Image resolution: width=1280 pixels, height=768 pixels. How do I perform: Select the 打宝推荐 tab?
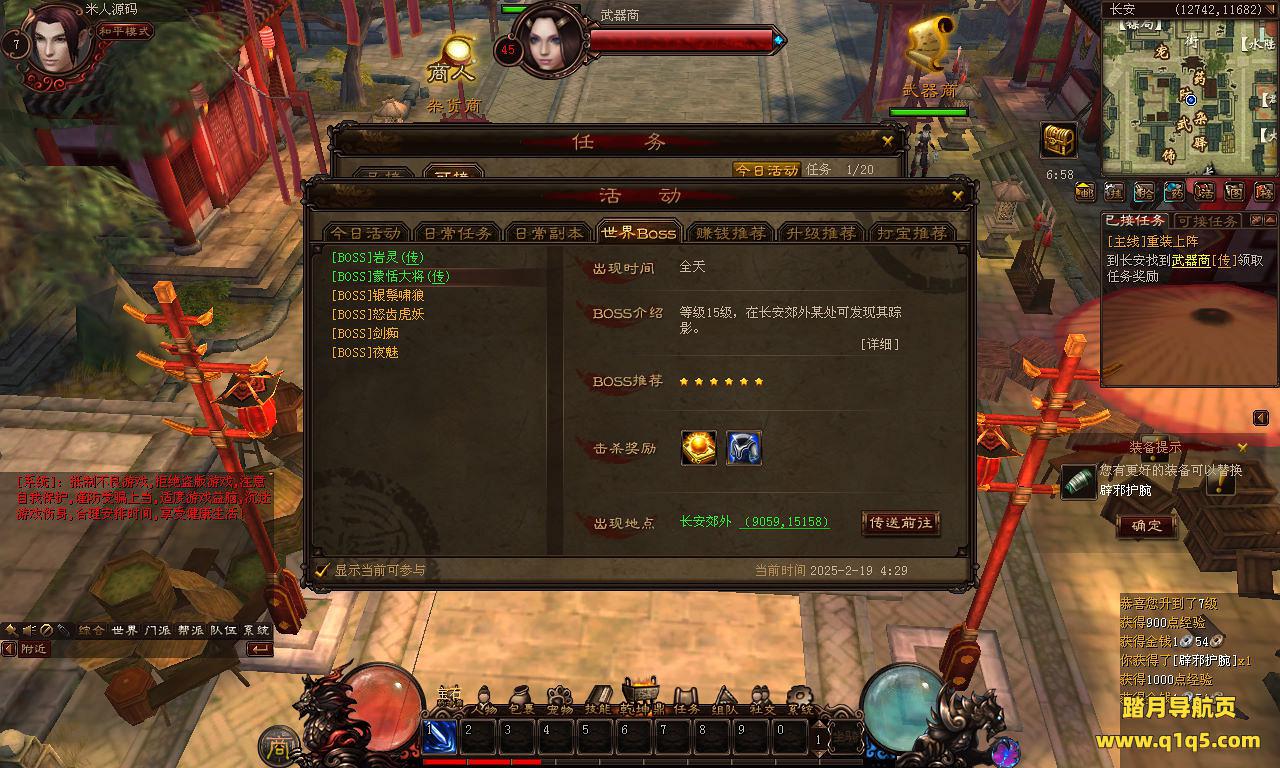coord(911,233)
